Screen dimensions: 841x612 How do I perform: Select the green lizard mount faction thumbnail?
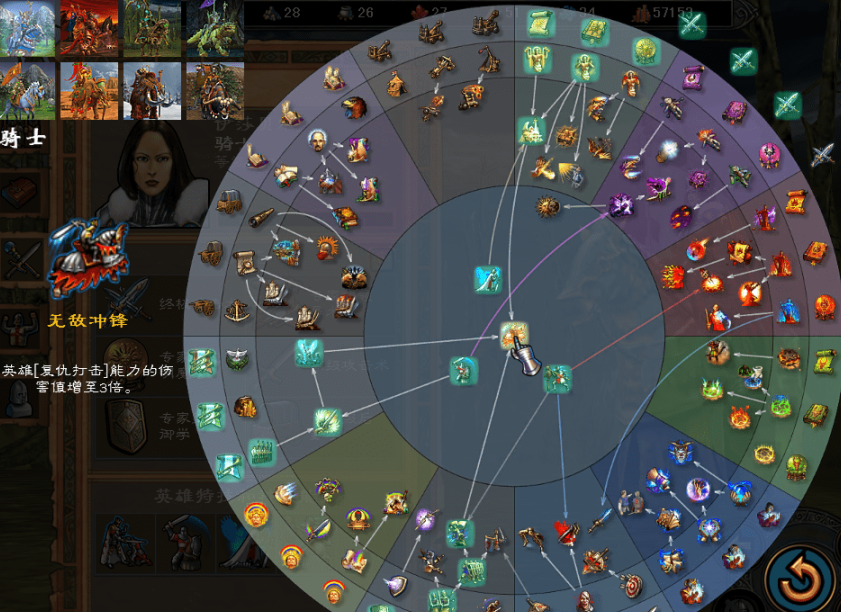(214, 28)
